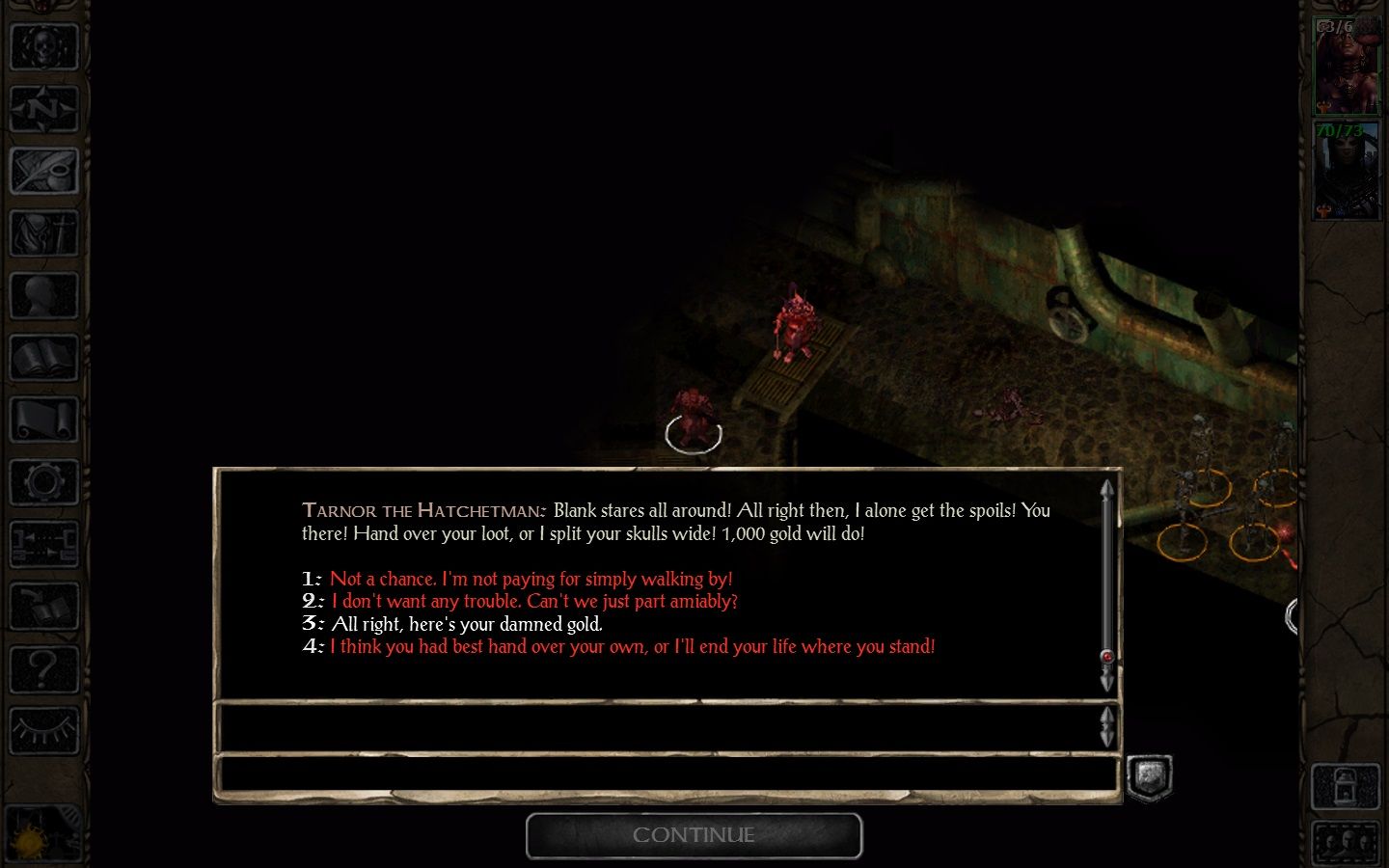This screenshot has height=868, width=1389.
Task: Click the question mark help icon
Action: point(43,667)
